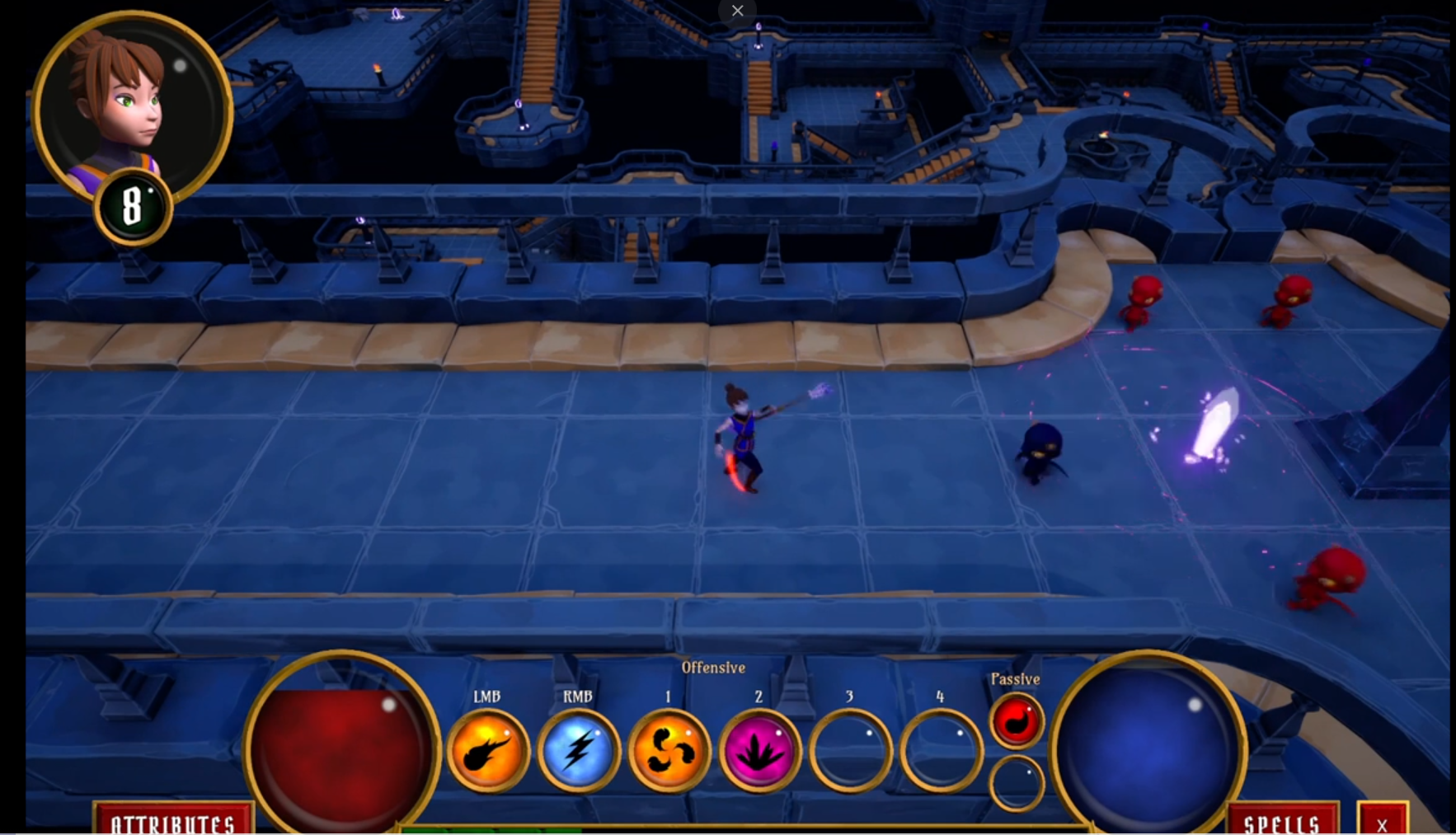Open the Attributes panel
The image size is (1456, 835).
(174, 823)
